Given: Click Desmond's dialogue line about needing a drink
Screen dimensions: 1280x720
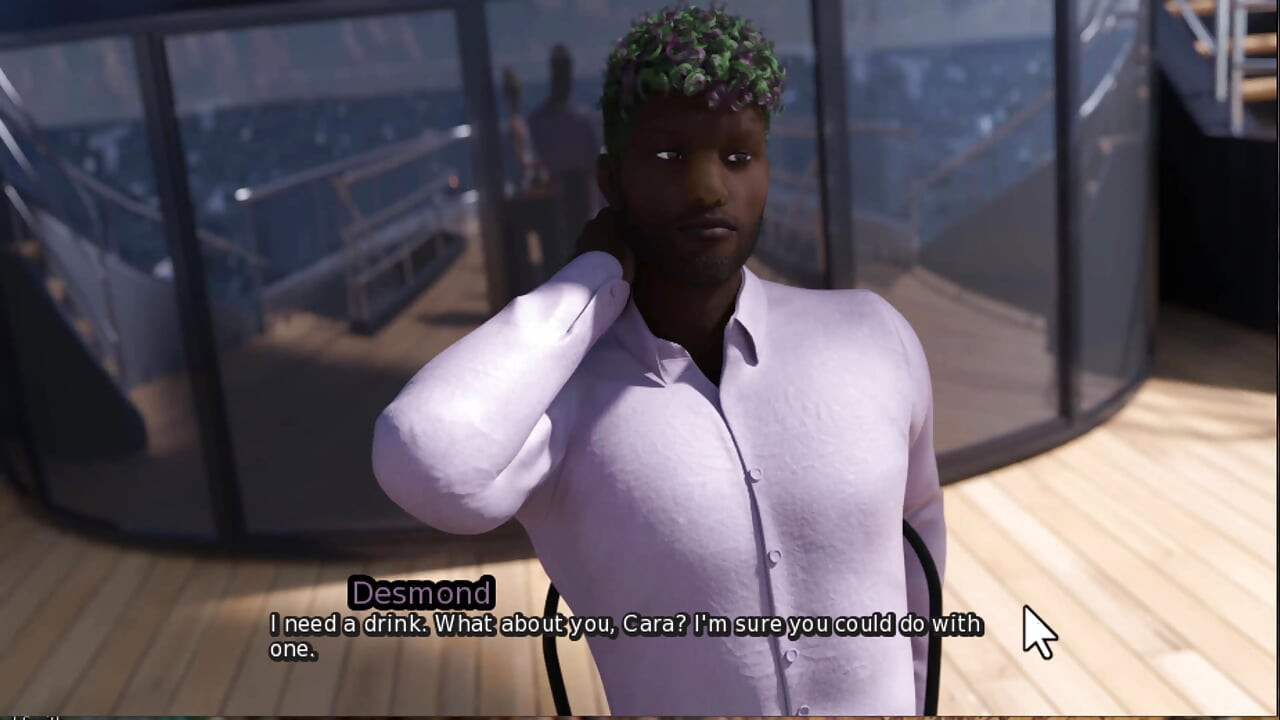Looking at the screenshot, I should click(620, 622).
